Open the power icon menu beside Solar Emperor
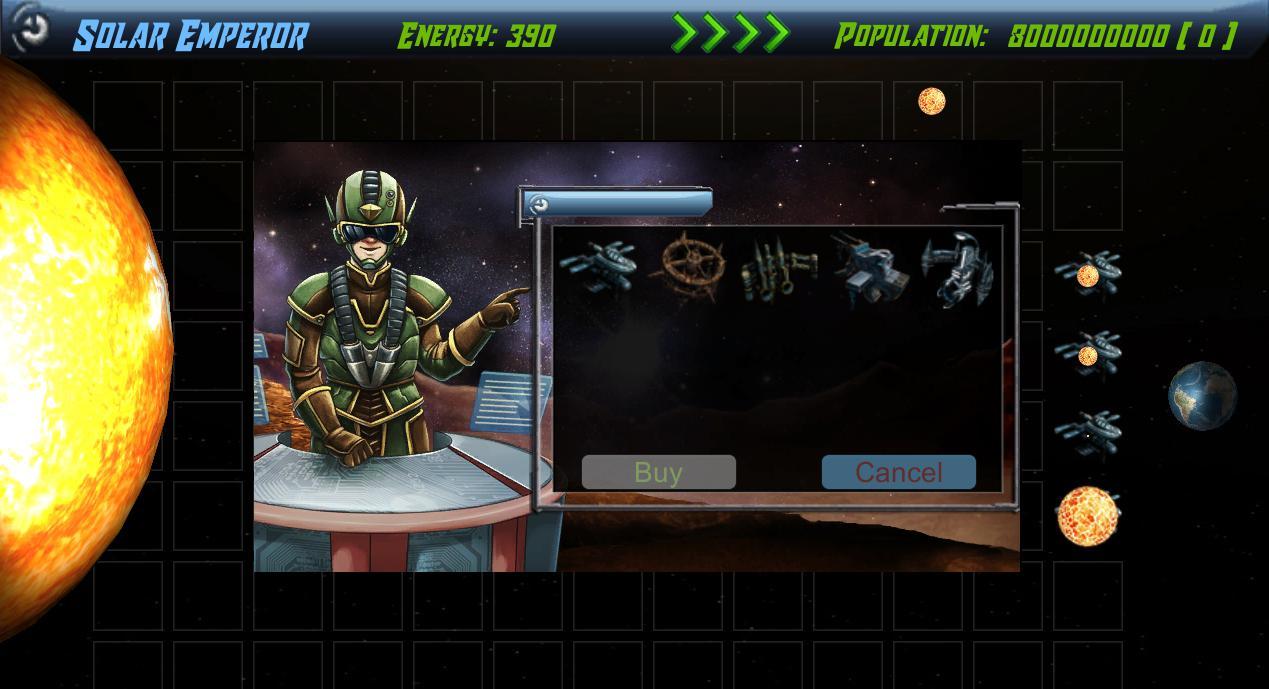The width and height of the screenshot is (1269, 689). [31, 29]
